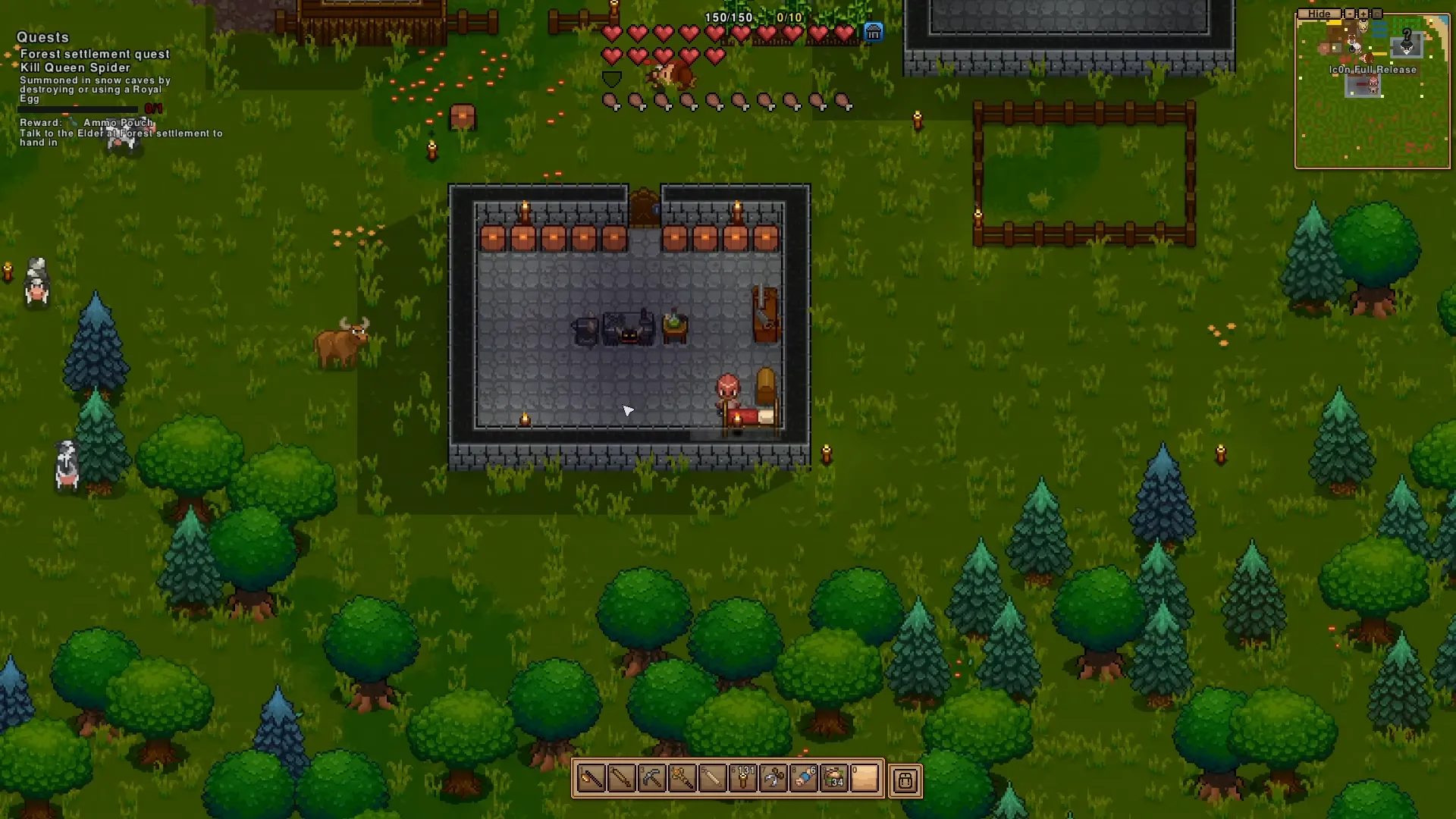Viewport: 1456px width, 819px height.
Task: Hide the minimap
Action: click(x=1319, y=14)
